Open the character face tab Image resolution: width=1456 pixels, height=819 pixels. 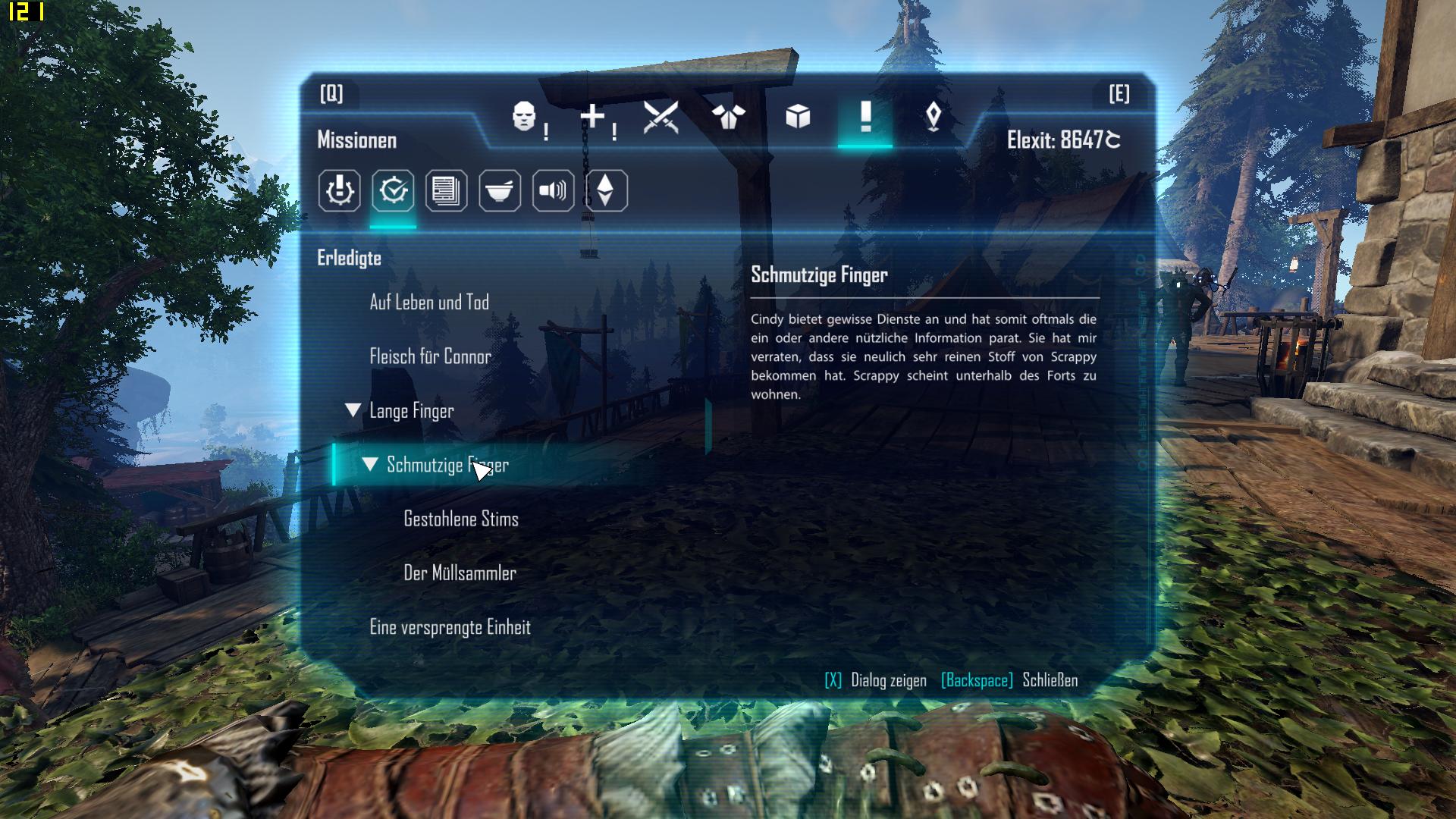[x=525, y=118]
